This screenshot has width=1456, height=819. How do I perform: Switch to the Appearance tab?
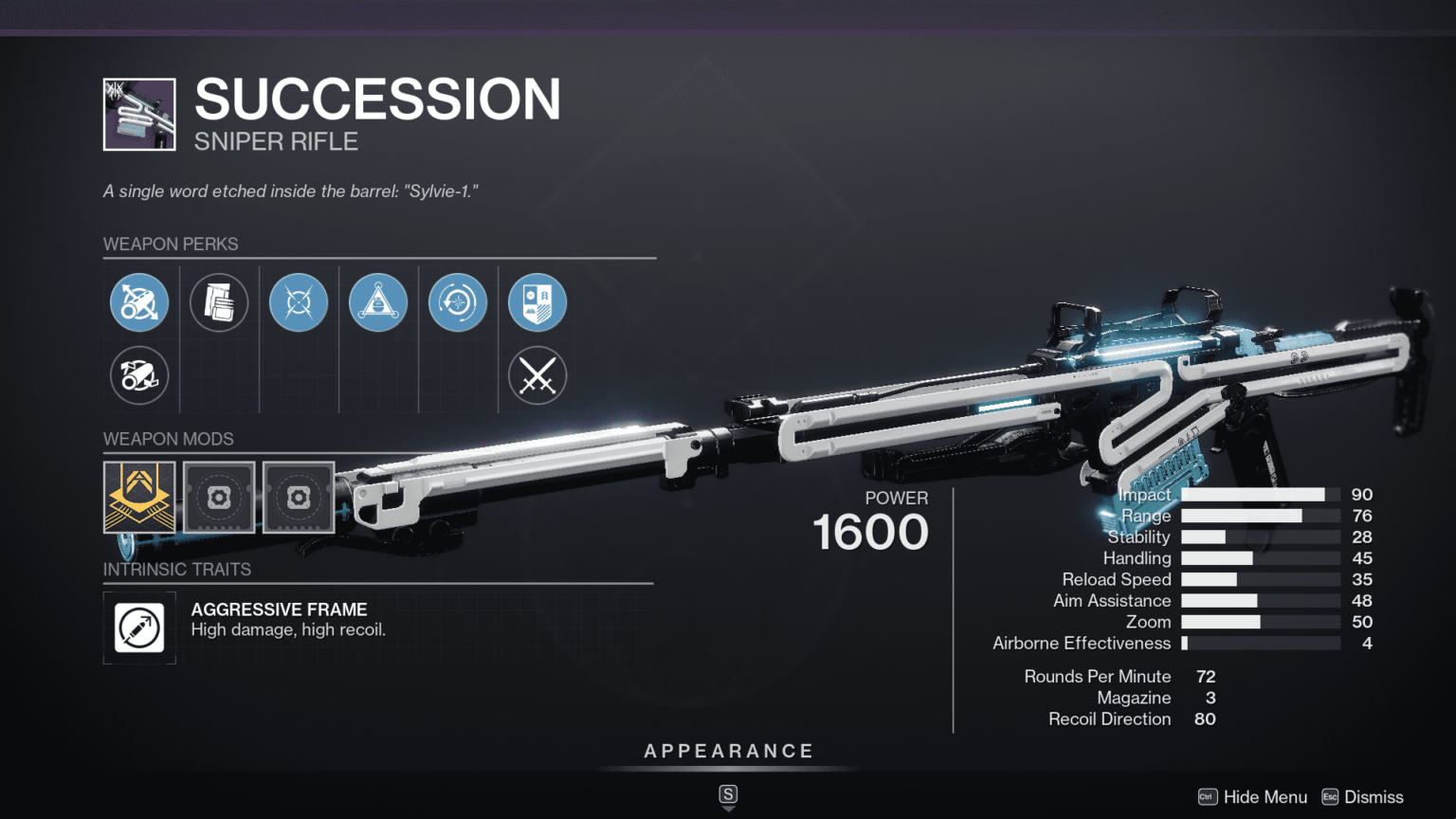[728, 750]
